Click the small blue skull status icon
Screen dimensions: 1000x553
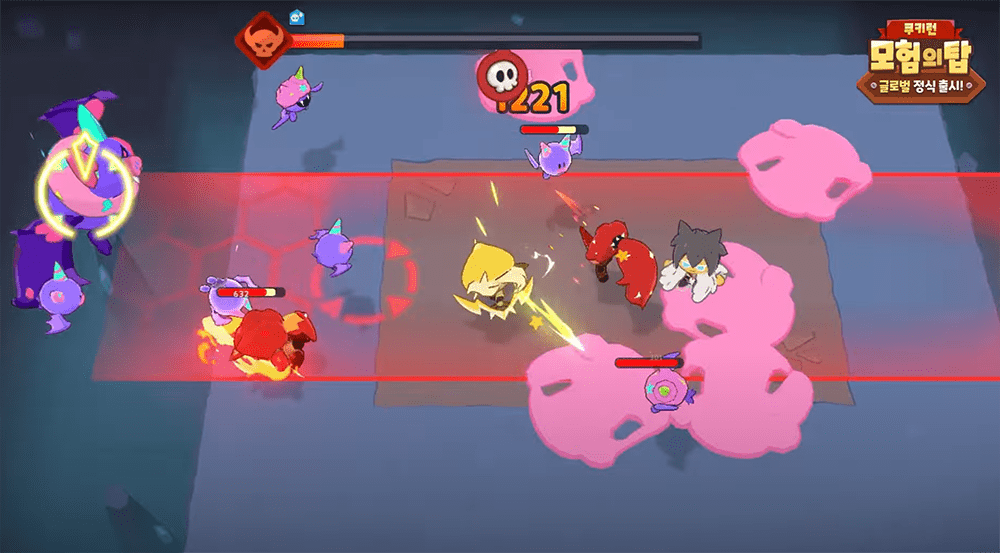click(x=297, y=16)
